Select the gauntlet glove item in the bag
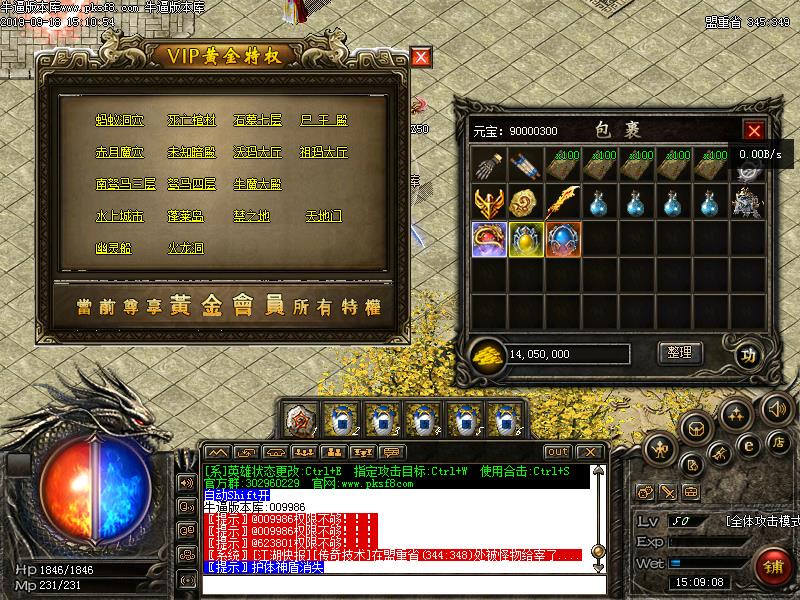Screen dimensions: 800x600 (x=490, y=165)
